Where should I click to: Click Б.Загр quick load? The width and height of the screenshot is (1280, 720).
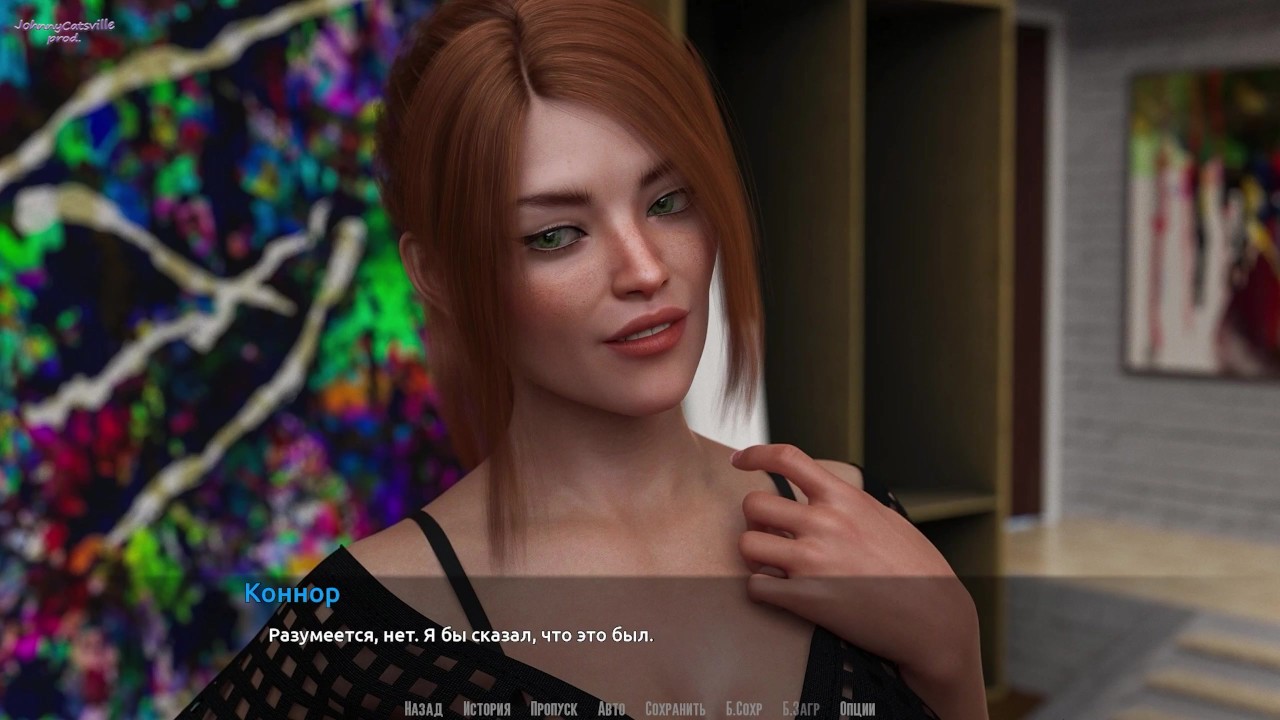click(x=800, y=709)
